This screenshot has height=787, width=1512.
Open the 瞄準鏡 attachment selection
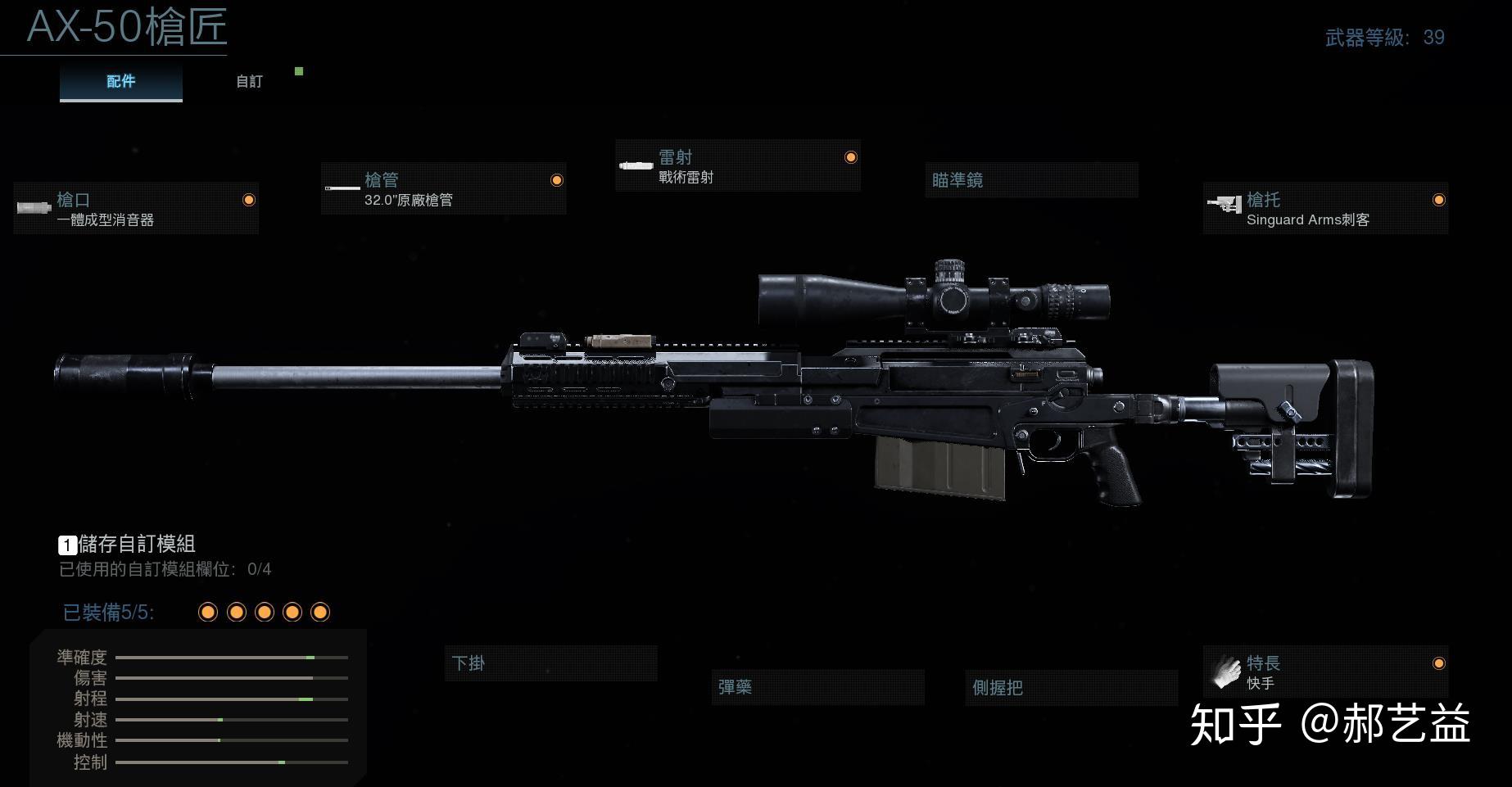[x=1030, y=180]
